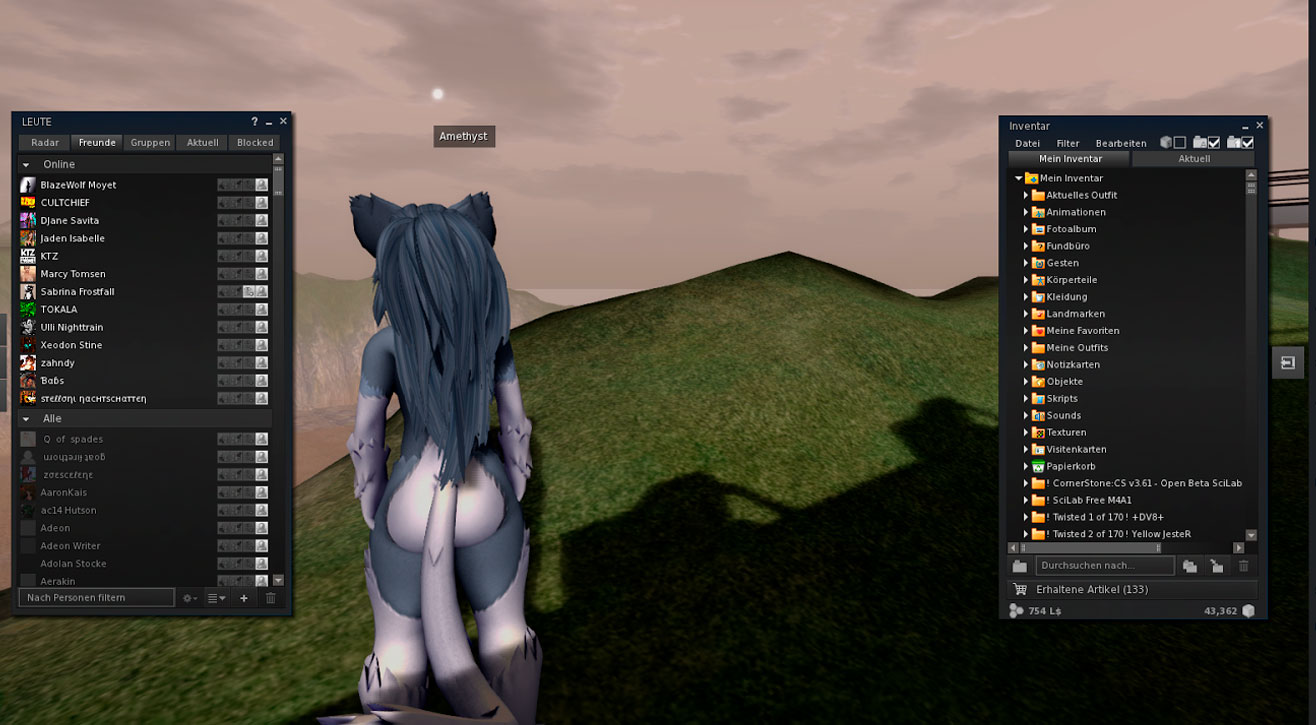Image resolution: width=1316 pixels, height=725 pixels.
Task: Open the gear options icon in the LEUTE panel
Action: 186,598
